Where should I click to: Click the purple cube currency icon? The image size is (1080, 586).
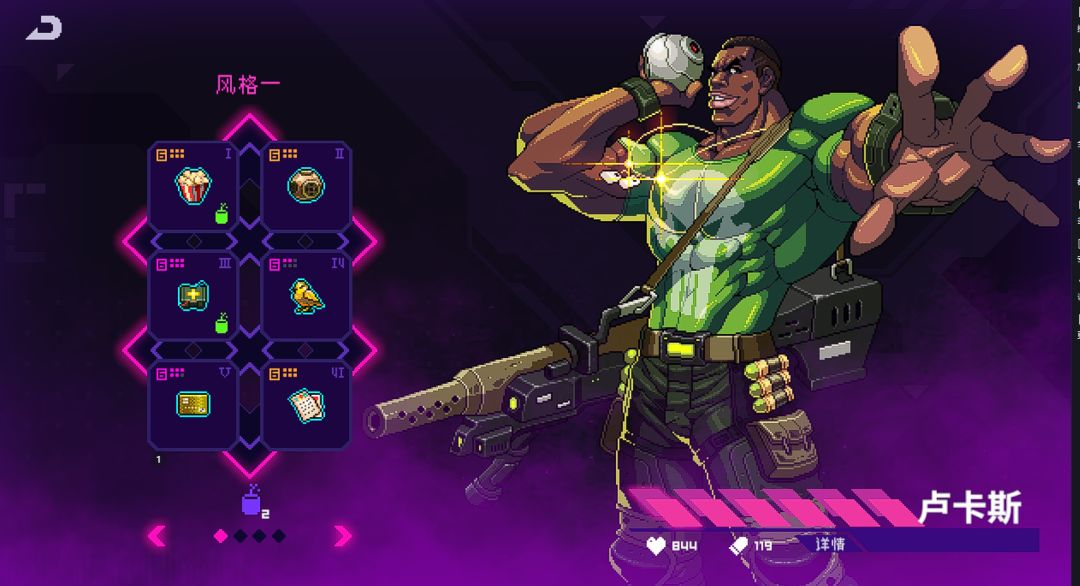251,502
